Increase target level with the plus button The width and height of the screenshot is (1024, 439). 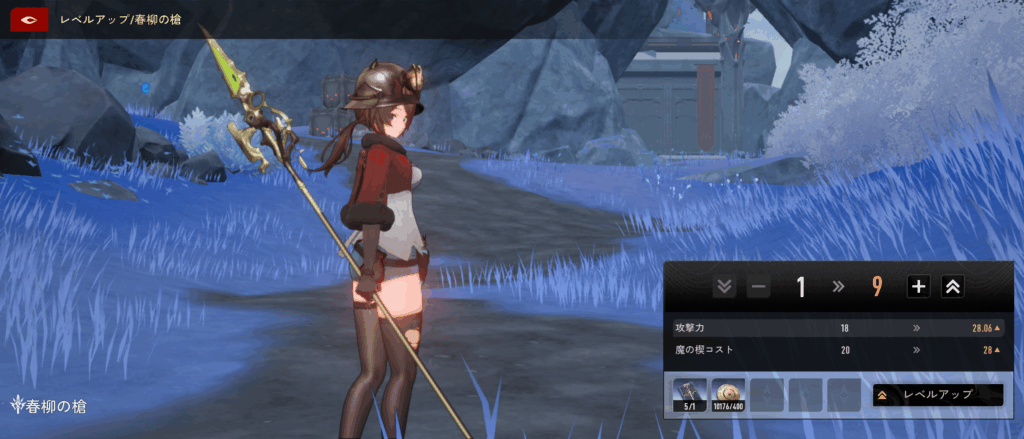[918, 288]
